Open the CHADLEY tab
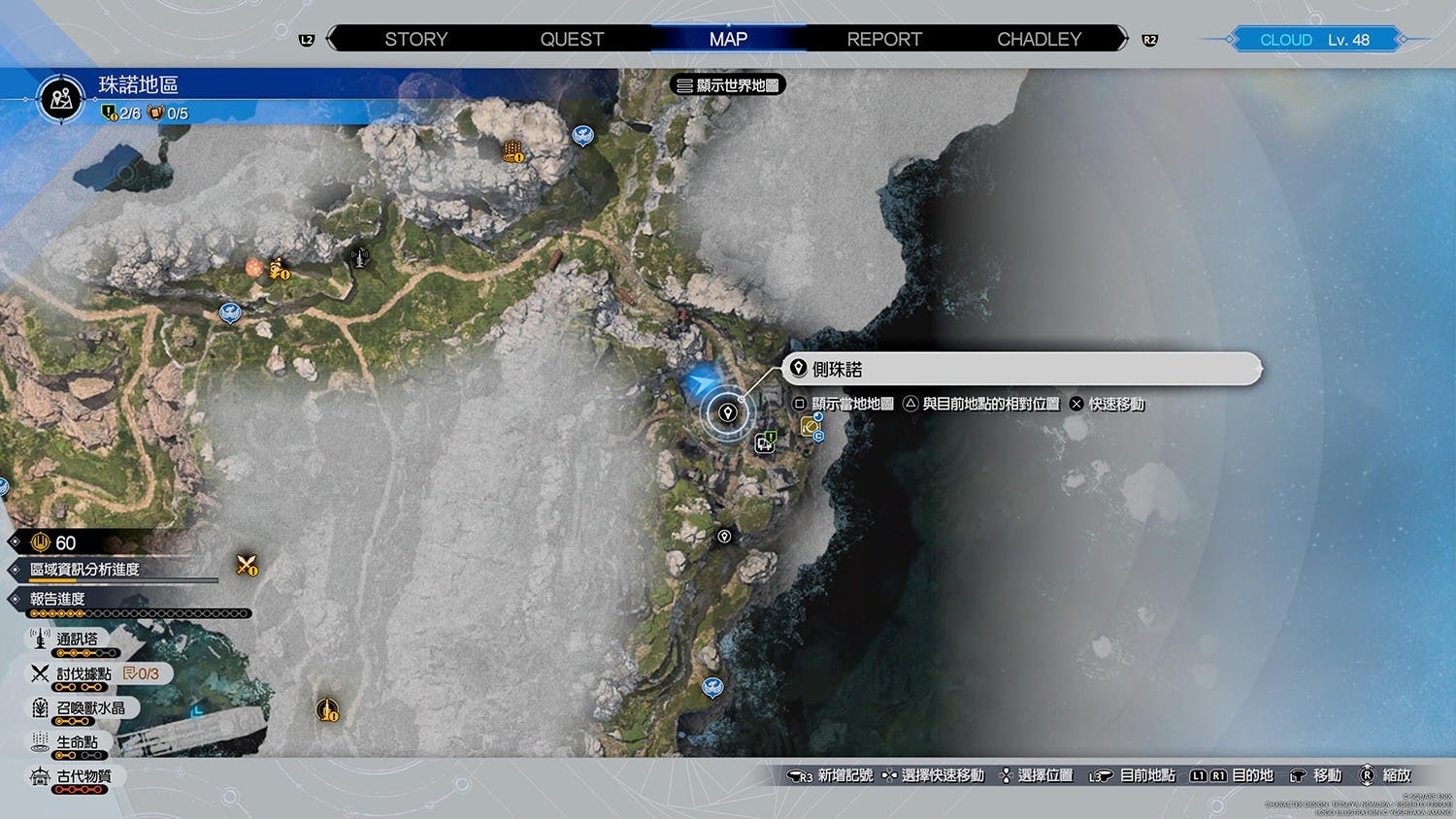Viewport: 1456px width, 819px height. [1039, 40]
